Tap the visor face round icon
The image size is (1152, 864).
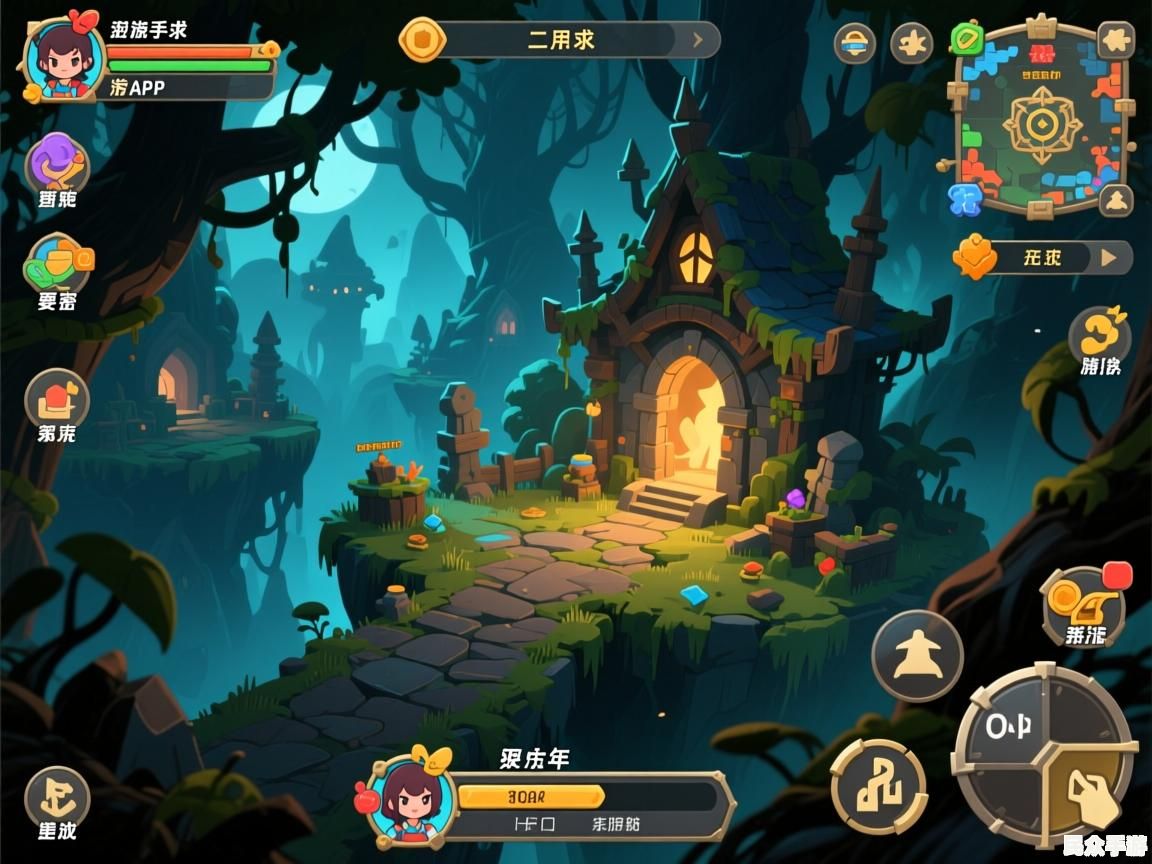click(x=854, y=43)
